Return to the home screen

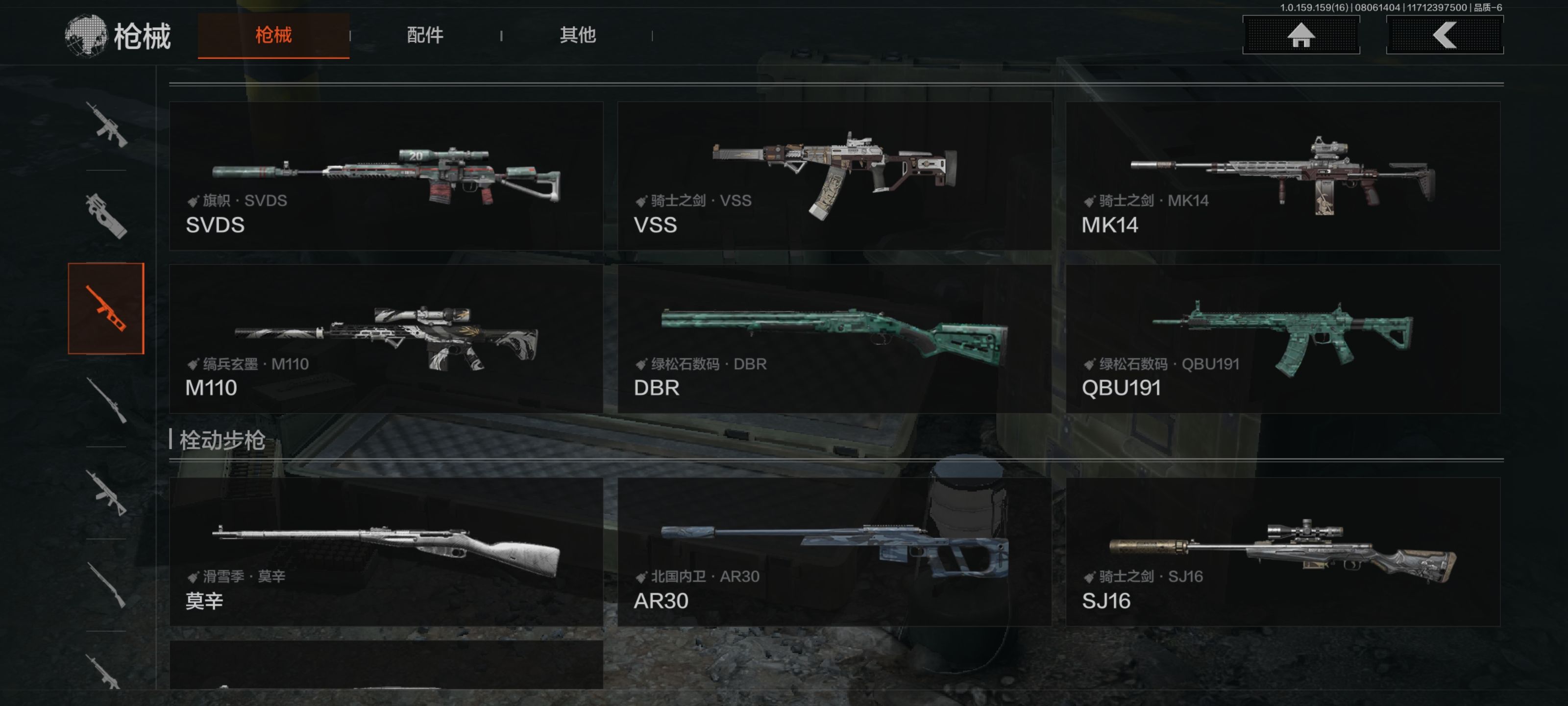(x=1301, y=35)
